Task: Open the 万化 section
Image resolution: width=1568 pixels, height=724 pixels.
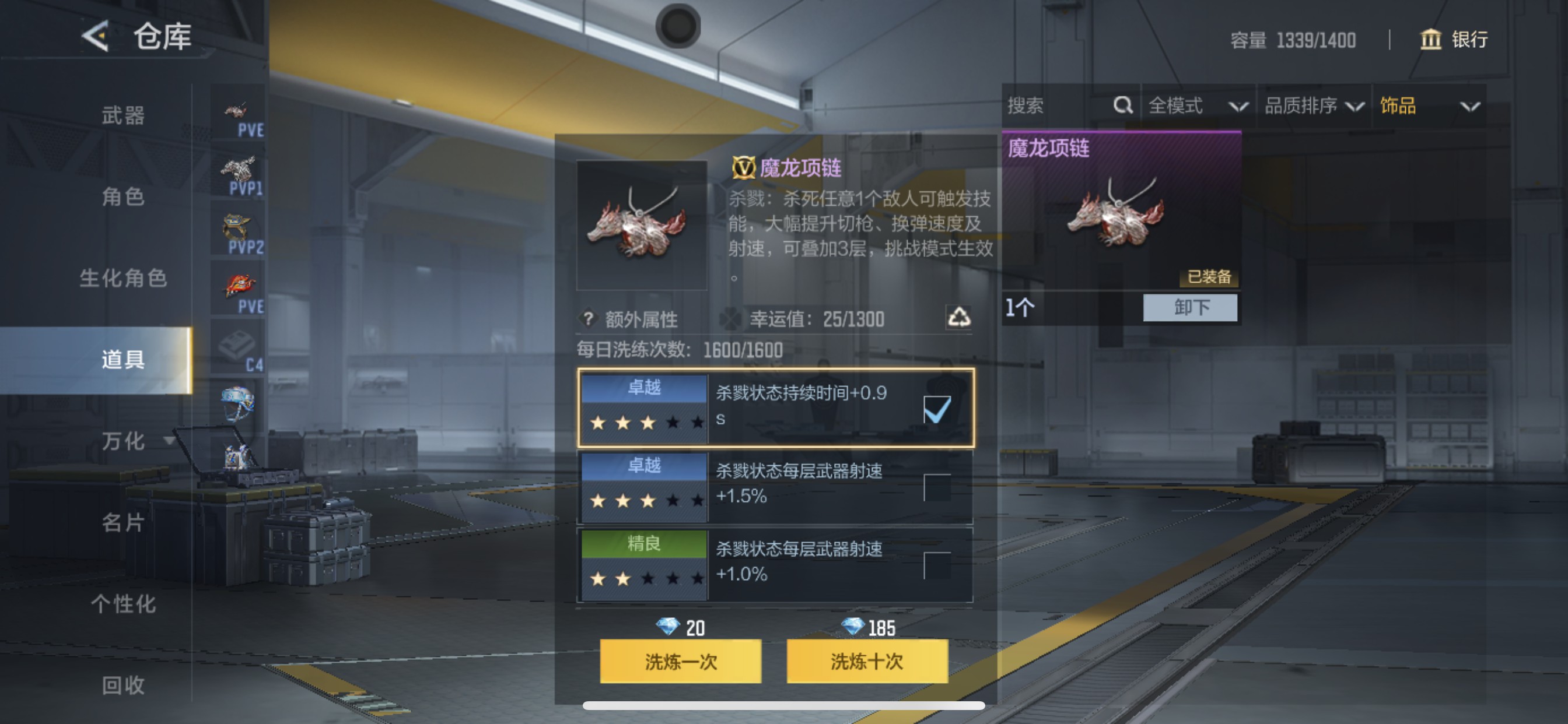Action: (x=122, y=441)
